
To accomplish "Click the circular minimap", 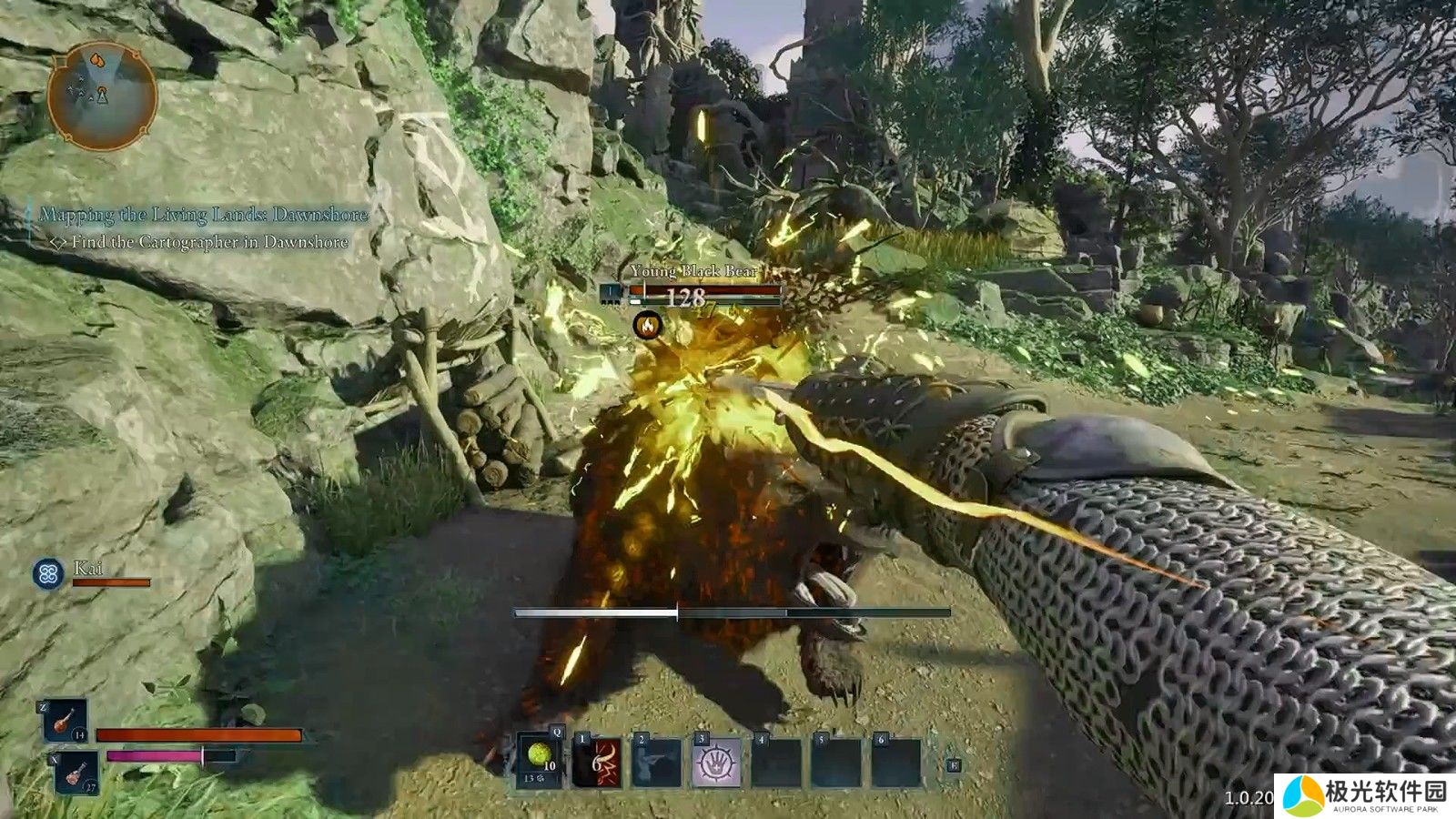I will point(102,96).
